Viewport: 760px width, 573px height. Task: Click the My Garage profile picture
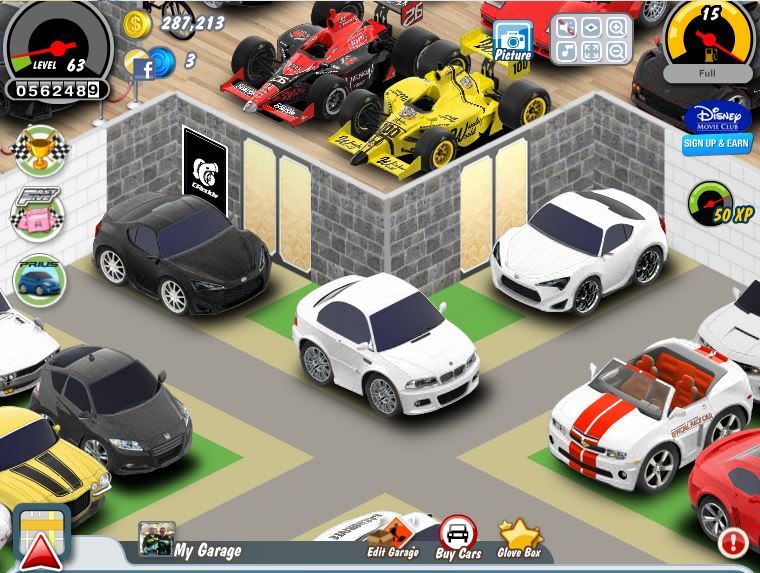click(x=156, y=540)
